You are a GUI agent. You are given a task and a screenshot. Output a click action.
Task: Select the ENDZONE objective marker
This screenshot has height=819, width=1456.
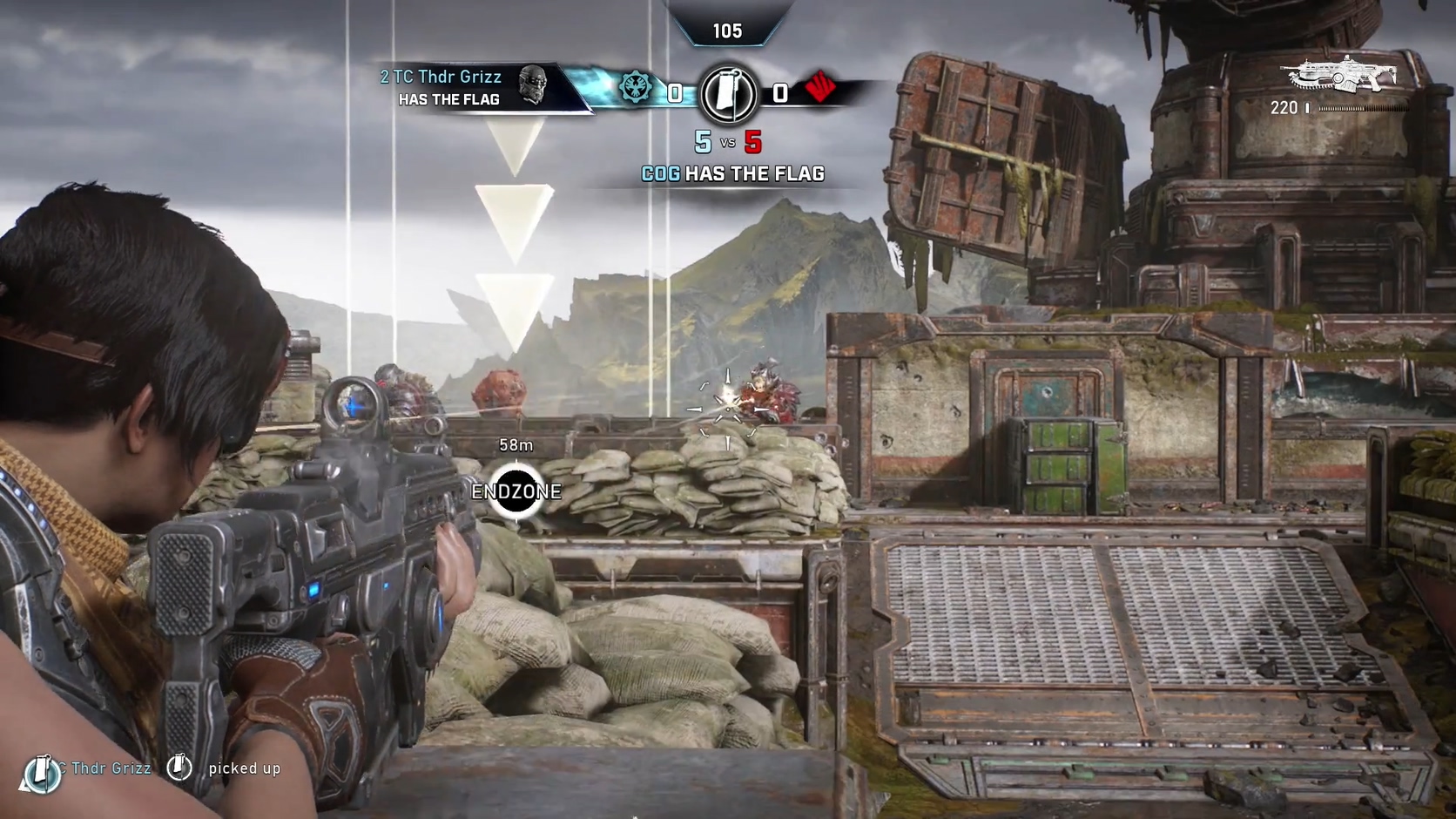(516, 491)
